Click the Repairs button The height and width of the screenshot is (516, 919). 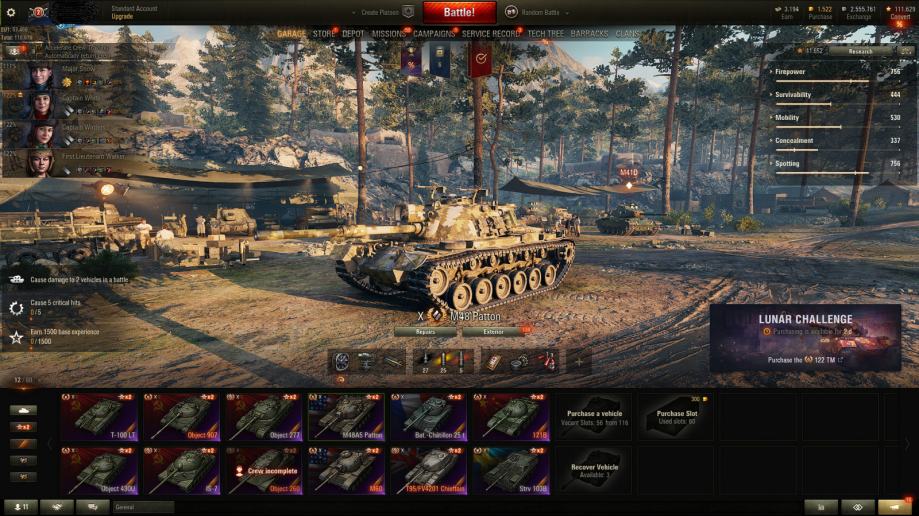coord(424,331)
